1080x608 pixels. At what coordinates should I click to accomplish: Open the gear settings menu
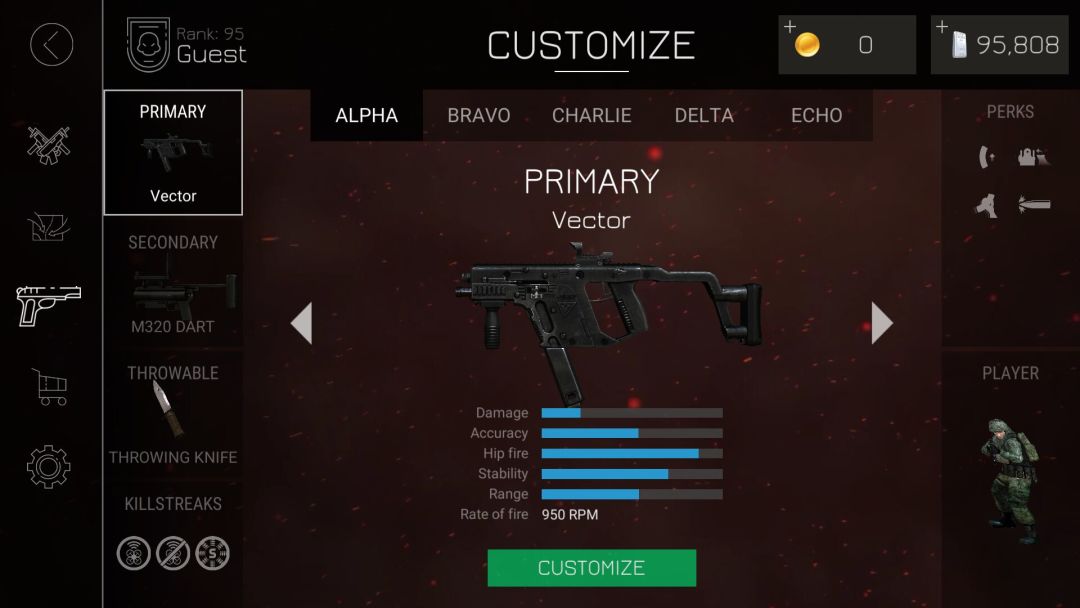(x=49, y=466)
